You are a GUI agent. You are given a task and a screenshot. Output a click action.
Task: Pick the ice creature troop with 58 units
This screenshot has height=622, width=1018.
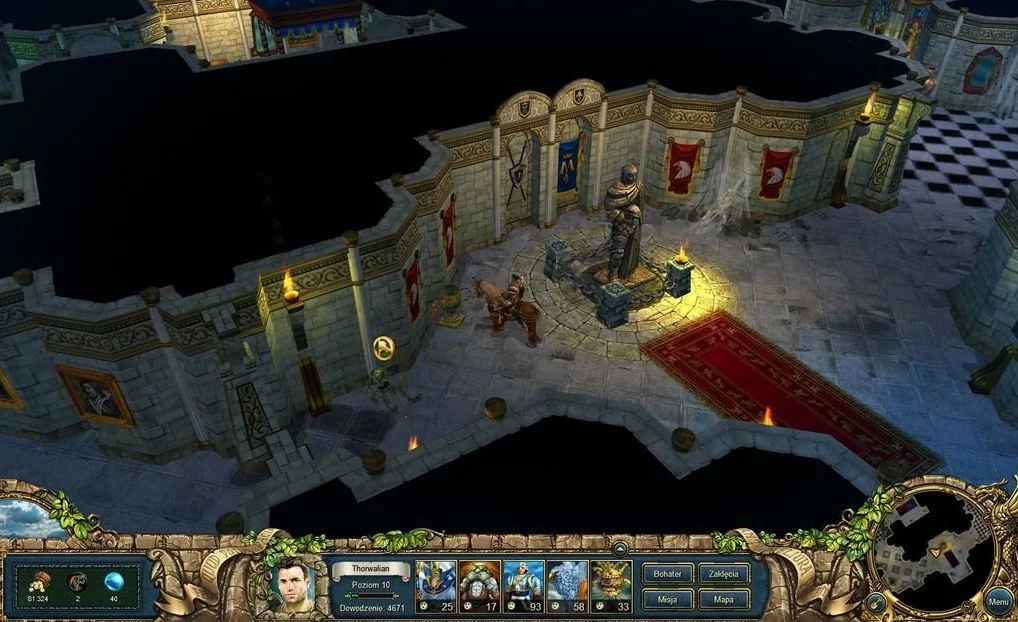click(567, 586)
